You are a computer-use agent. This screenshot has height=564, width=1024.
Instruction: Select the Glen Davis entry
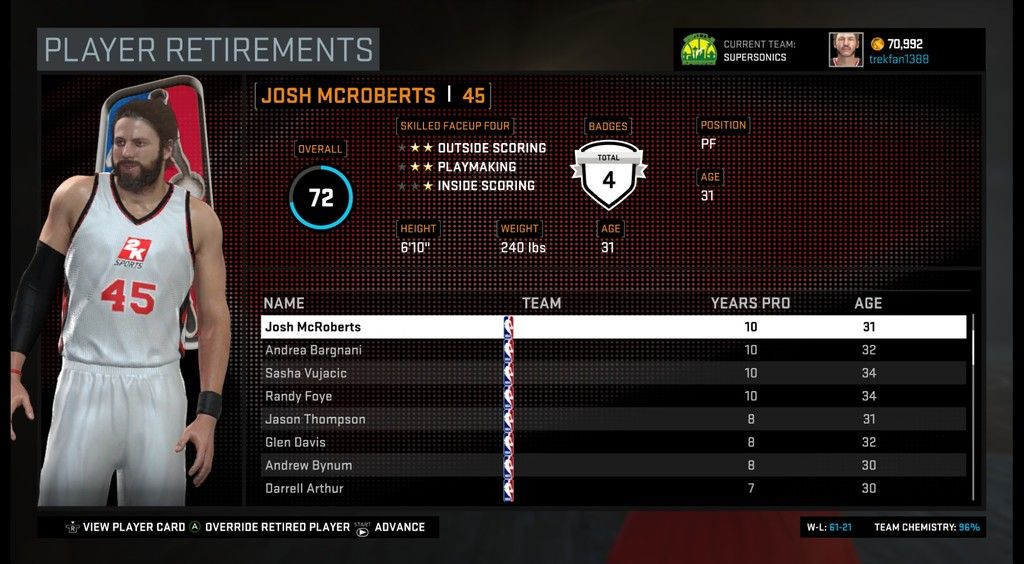[612, 442]
